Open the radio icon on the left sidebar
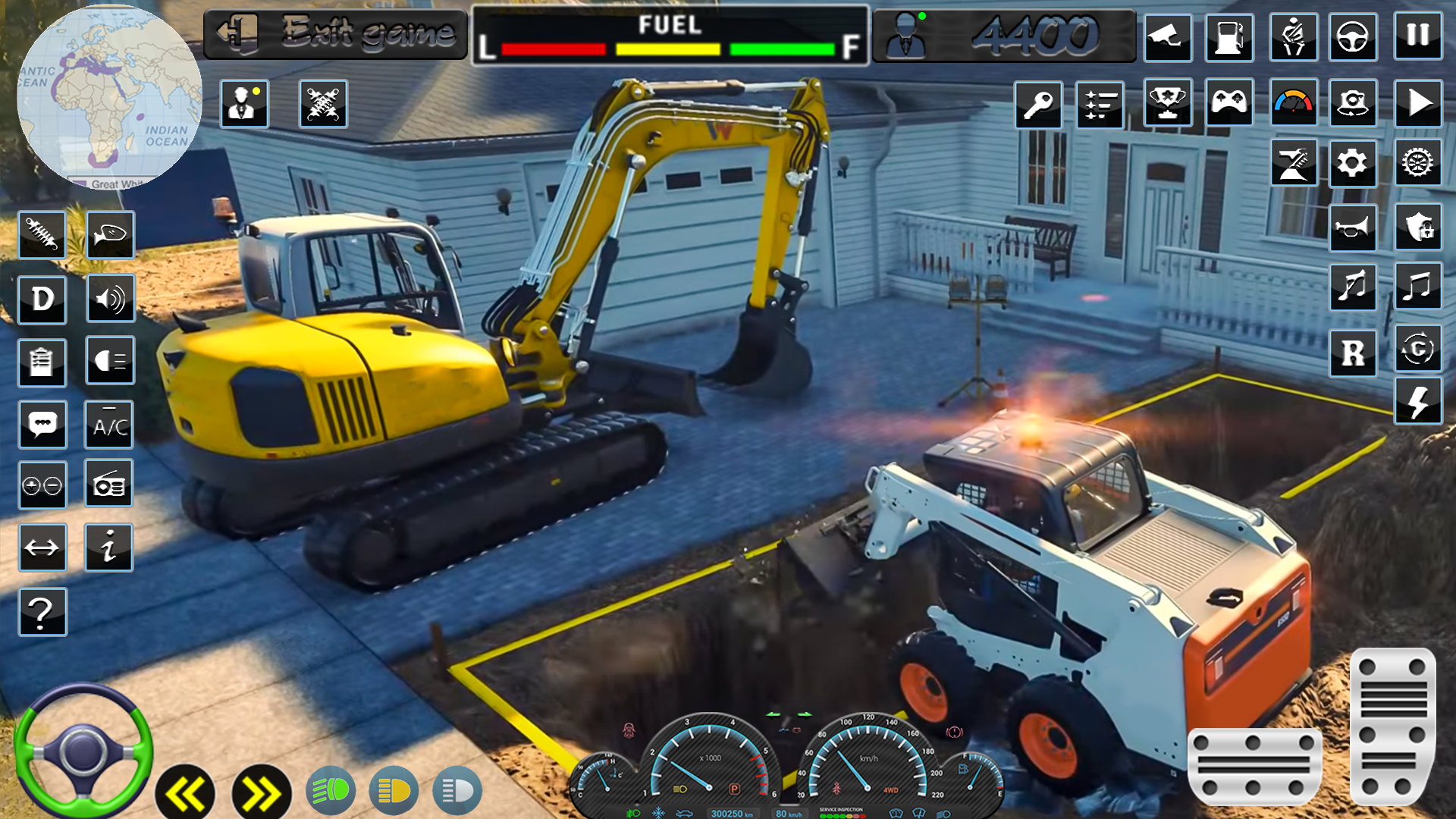Image resolution: width=1456 pixels, height=819 pixels. coord(110,483)
